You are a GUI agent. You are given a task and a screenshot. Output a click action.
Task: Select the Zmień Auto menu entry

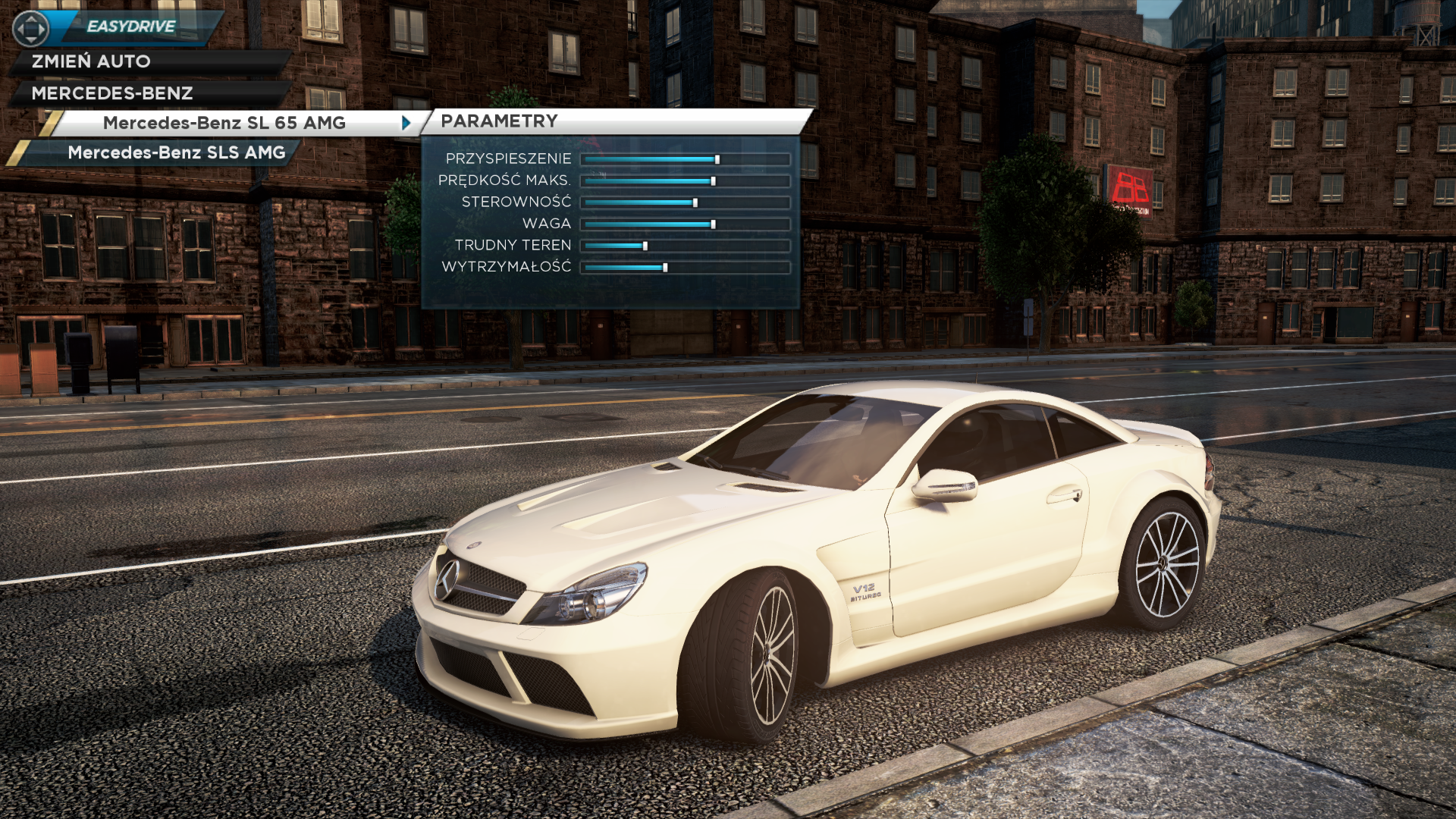tap(91, 61)
